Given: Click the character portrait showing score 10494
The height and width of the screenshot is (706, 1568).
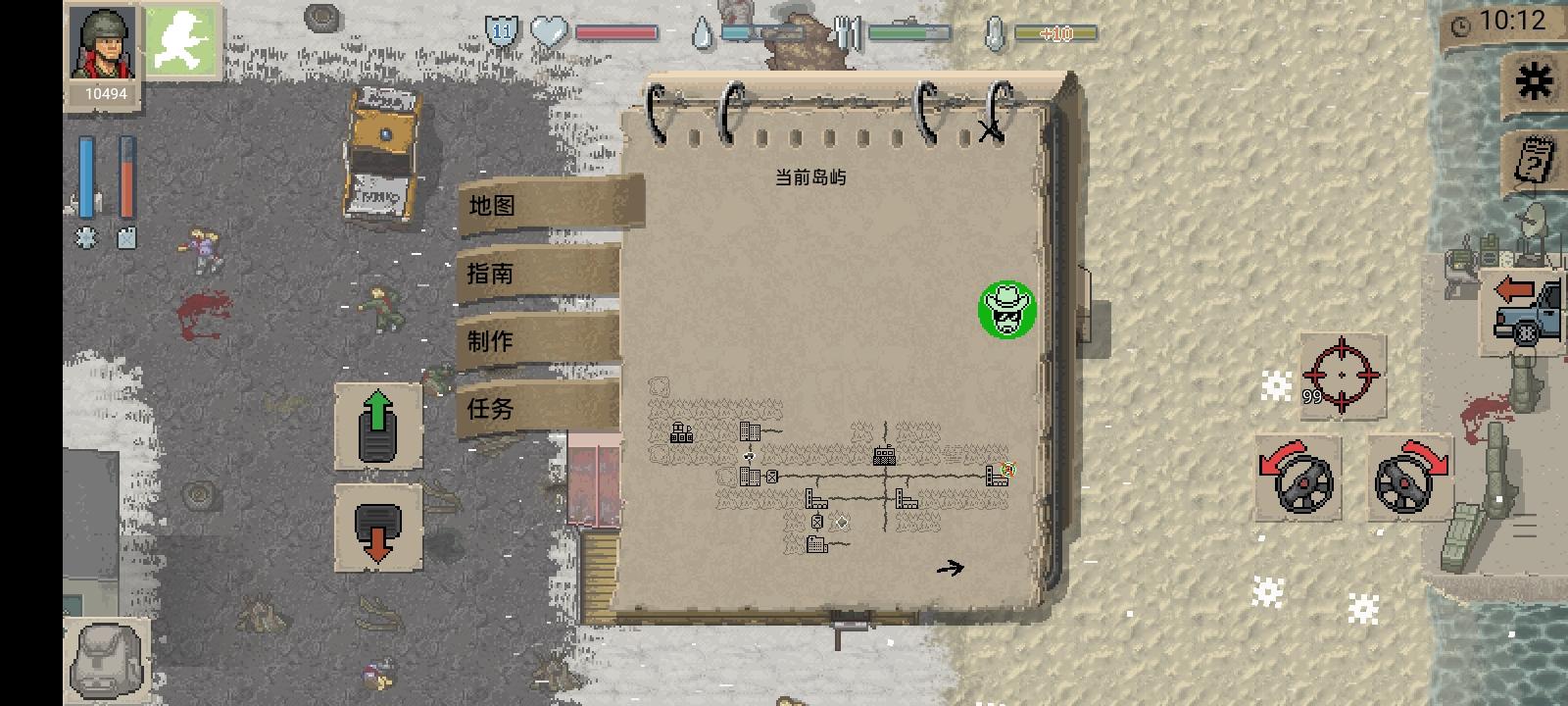Looking at the screenshot, I should [102, 49].
